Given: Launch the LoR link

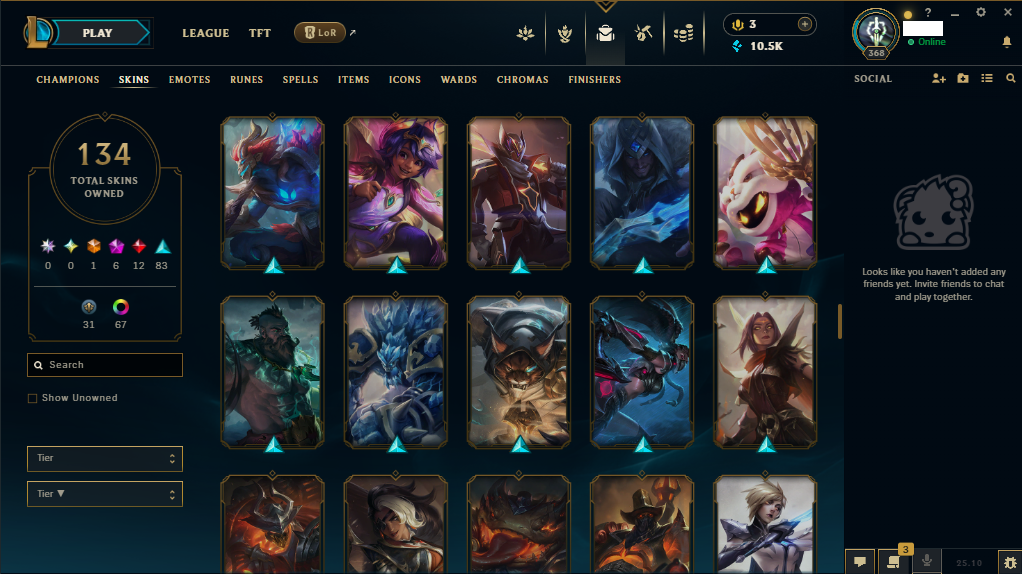Looking at the screenshot, I should tap(320, 33).
